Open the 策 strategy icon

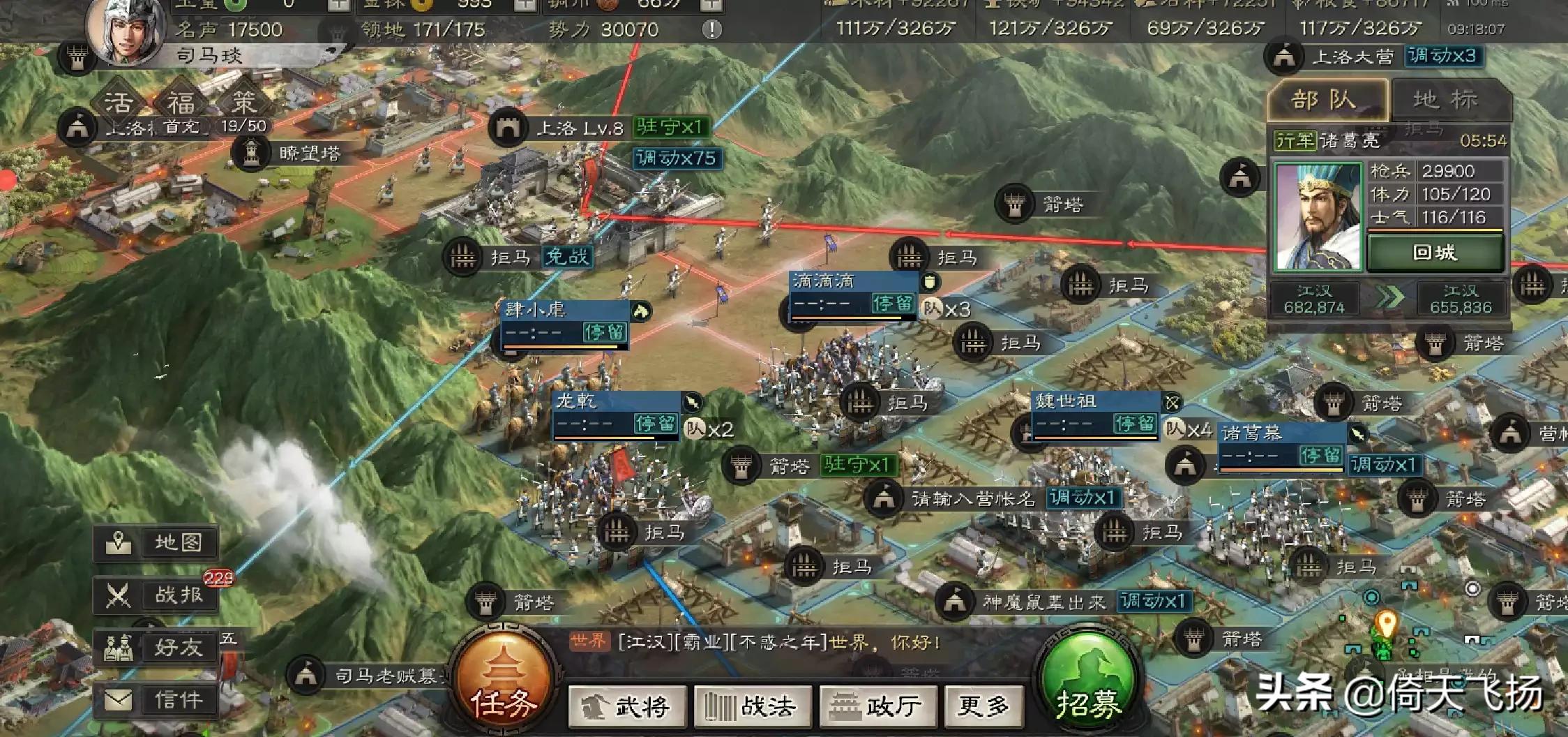pos(243,104)
